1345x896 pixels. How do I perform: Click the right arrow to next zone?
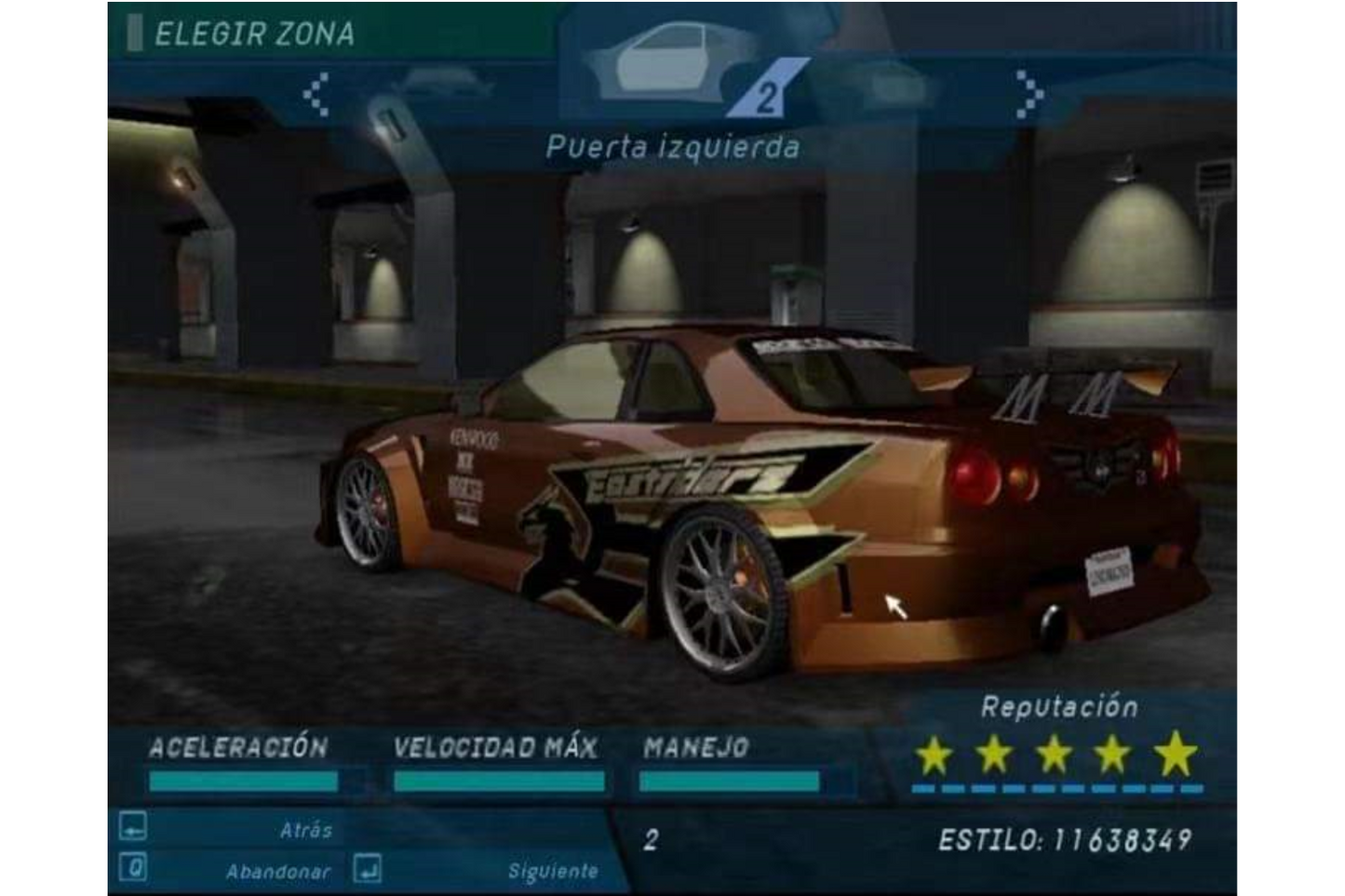(1029, 93)
